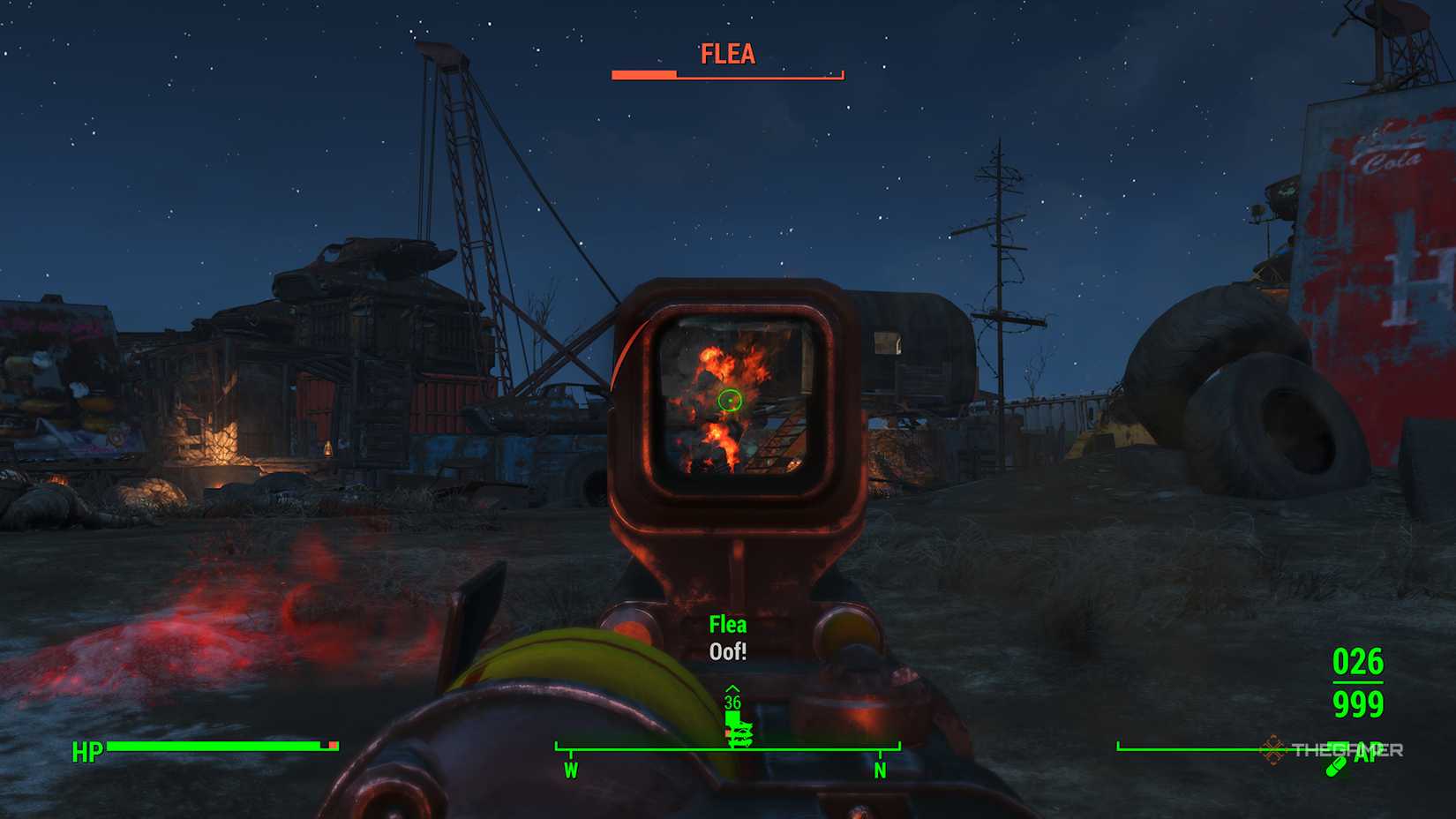Expand the compass north 'N' marker

pos(880,769)
